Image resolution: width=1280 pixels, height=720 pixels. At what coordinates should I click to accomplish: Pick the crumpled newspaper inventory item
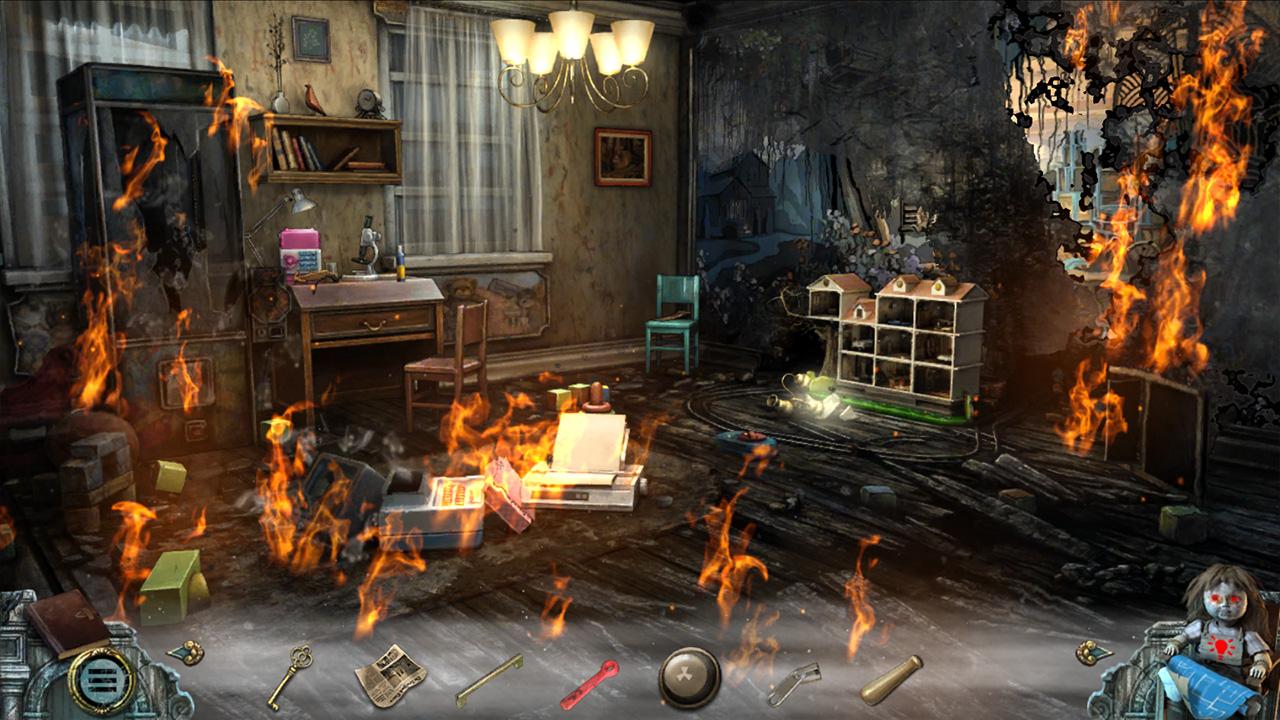[390, 675]
